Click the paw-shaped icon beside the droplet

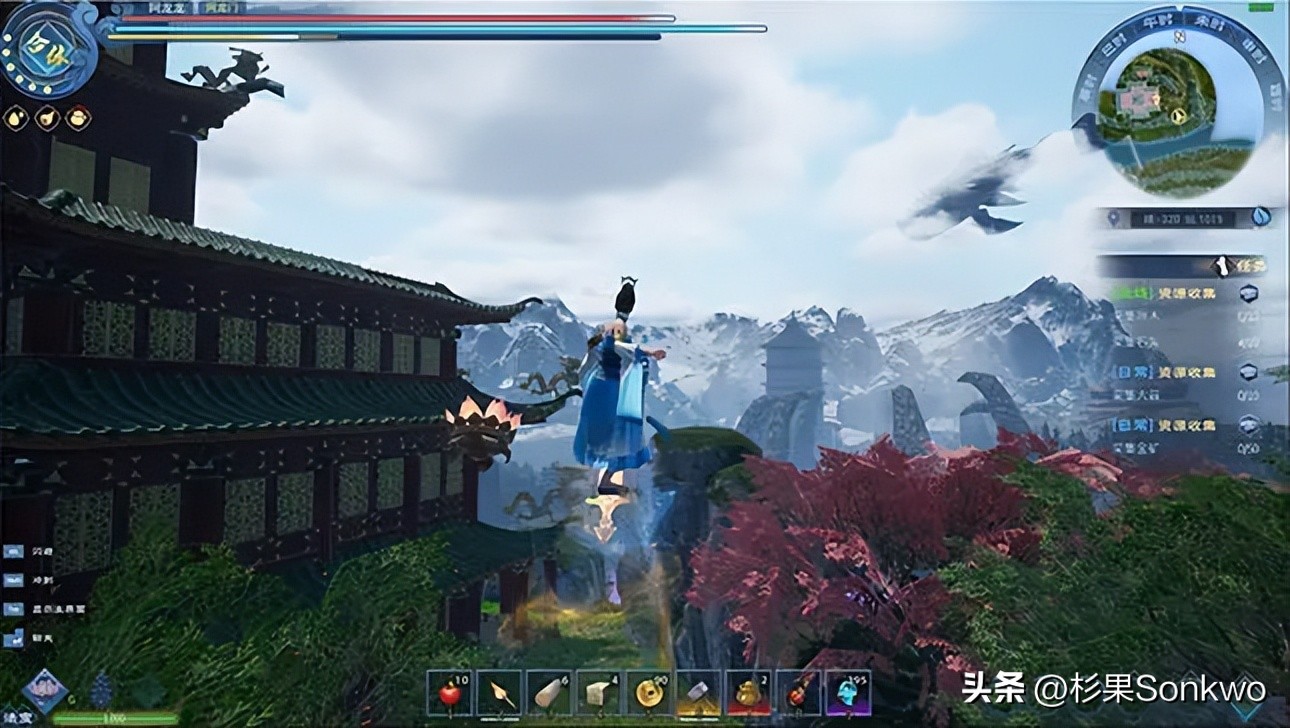[x=45, y=117]
